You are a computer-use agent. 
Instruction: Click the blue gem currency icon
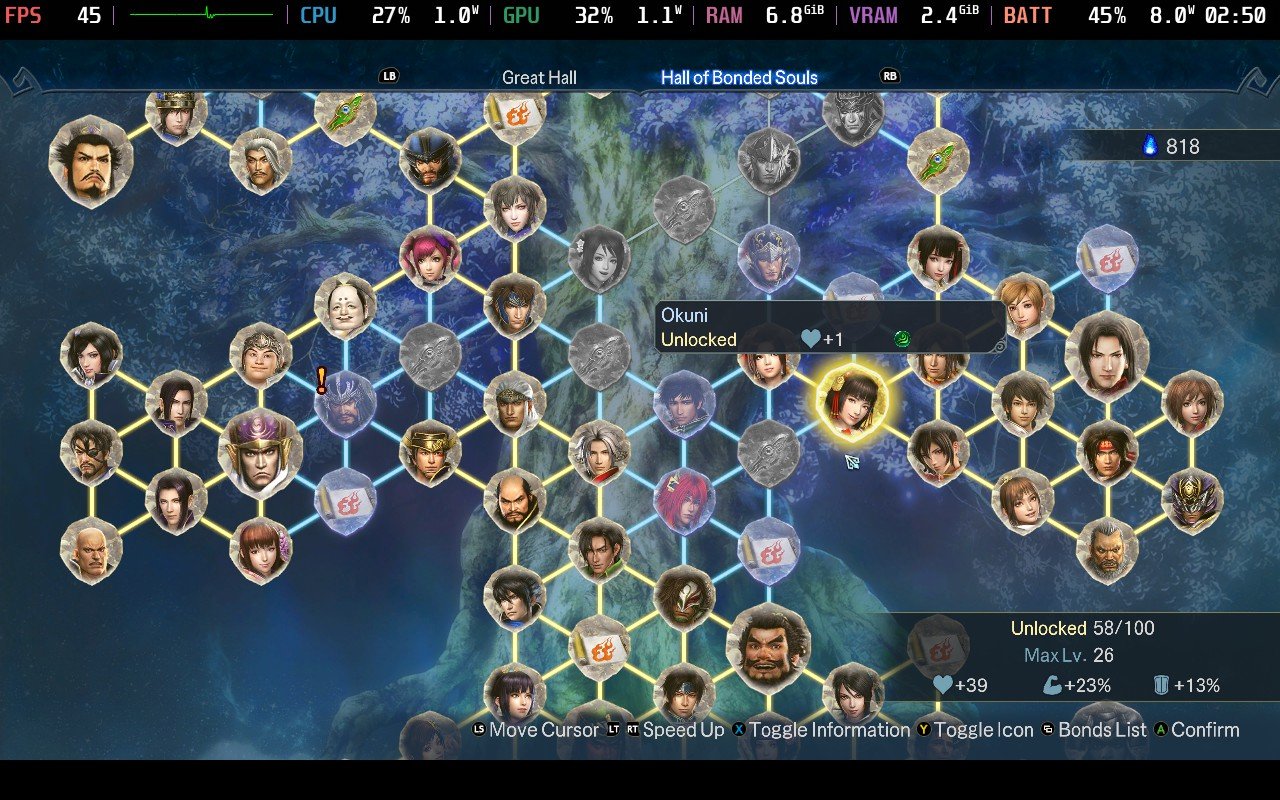(x=1152, y=146)
